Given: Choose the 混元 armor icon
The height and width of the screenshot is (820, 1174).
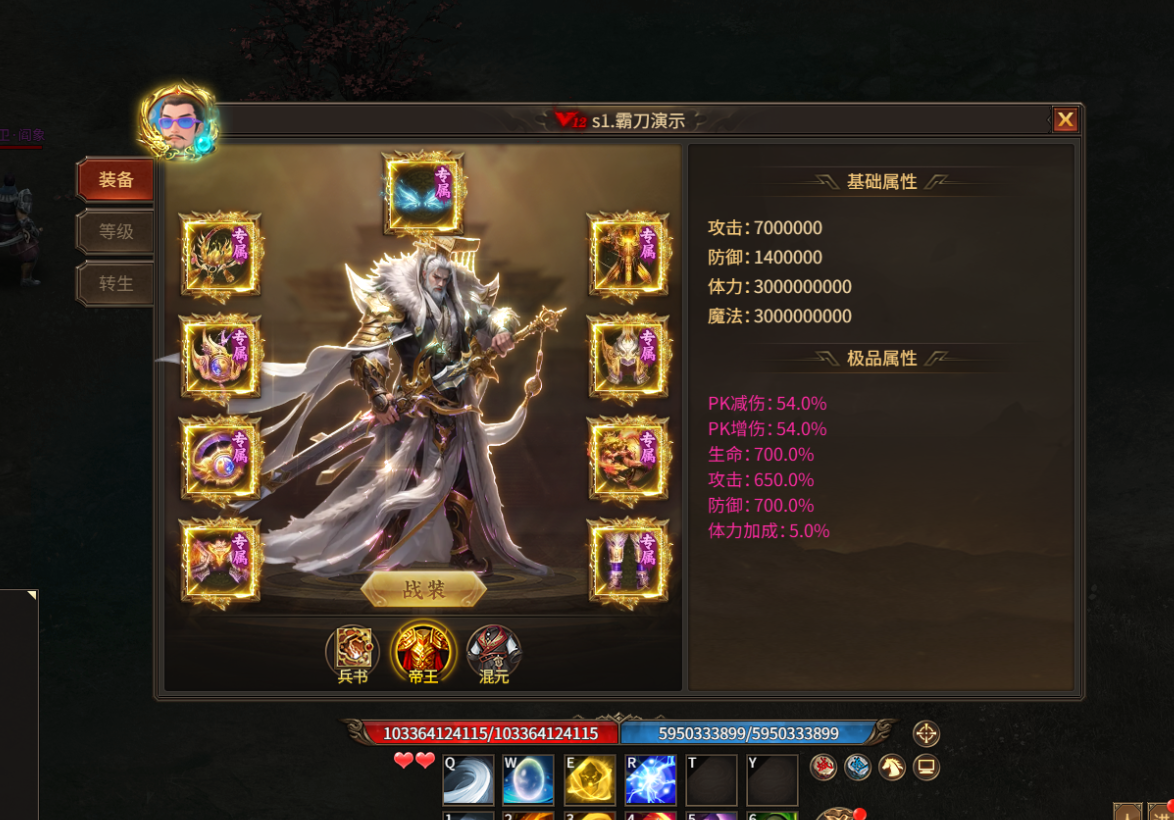Looking at the screenshot, I should tap(494, 652).
